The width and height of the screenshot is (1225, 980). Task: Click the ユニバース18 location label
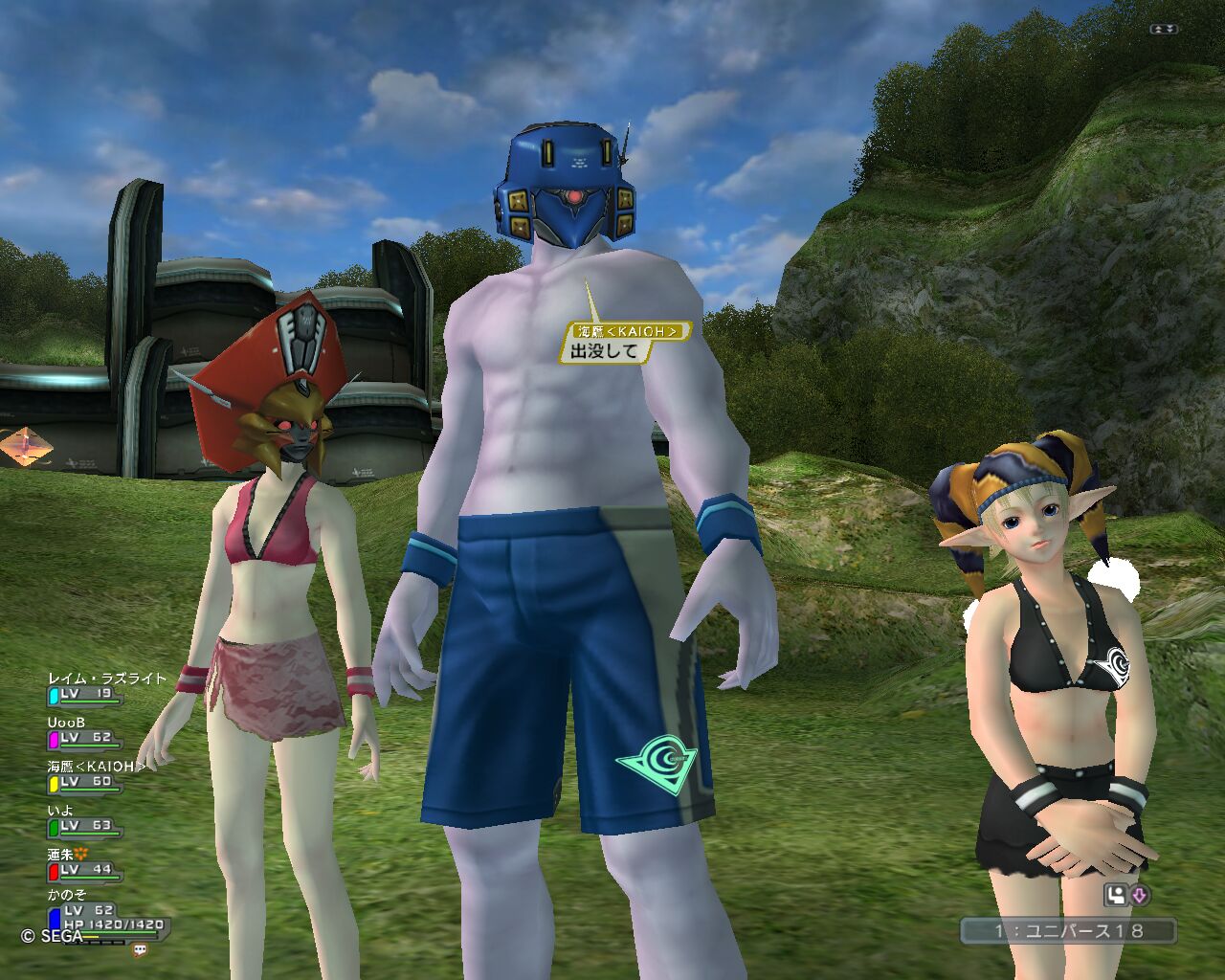coord(1067,929)
